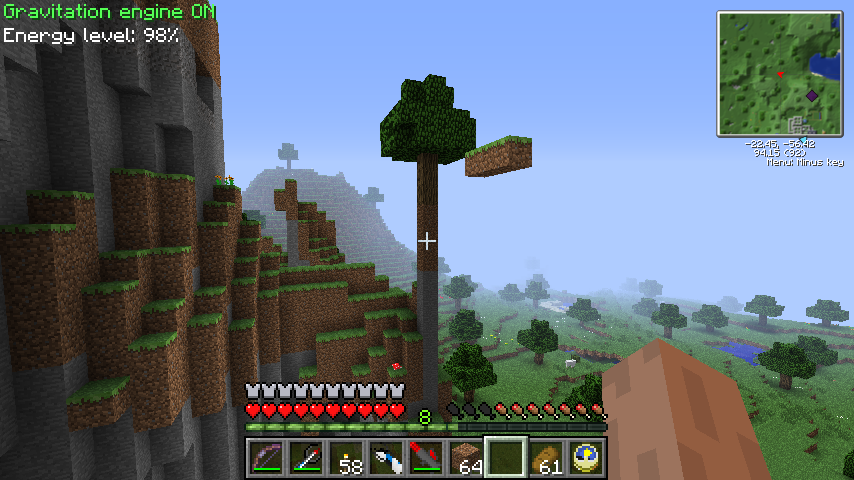This screenshot has width=854, height=480.
Task: Select the torch stack of 58
Action: 345,458
